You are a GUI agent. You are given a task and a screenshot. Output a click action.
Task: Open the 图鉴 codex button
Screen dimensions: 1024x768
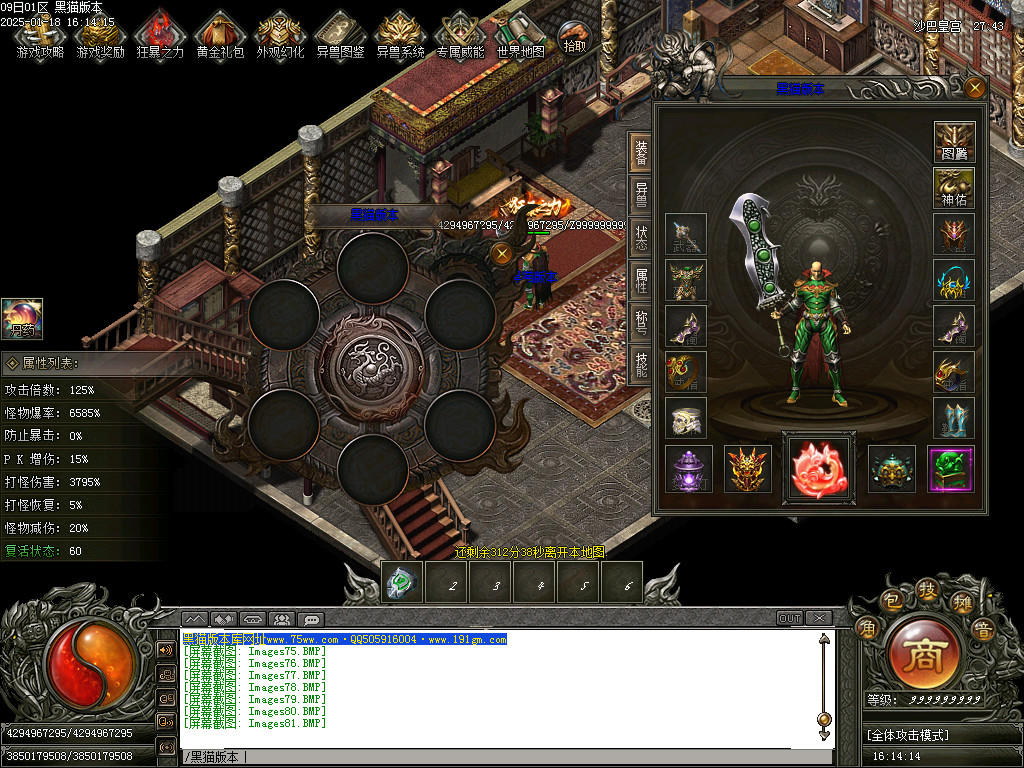click(954, 142)
